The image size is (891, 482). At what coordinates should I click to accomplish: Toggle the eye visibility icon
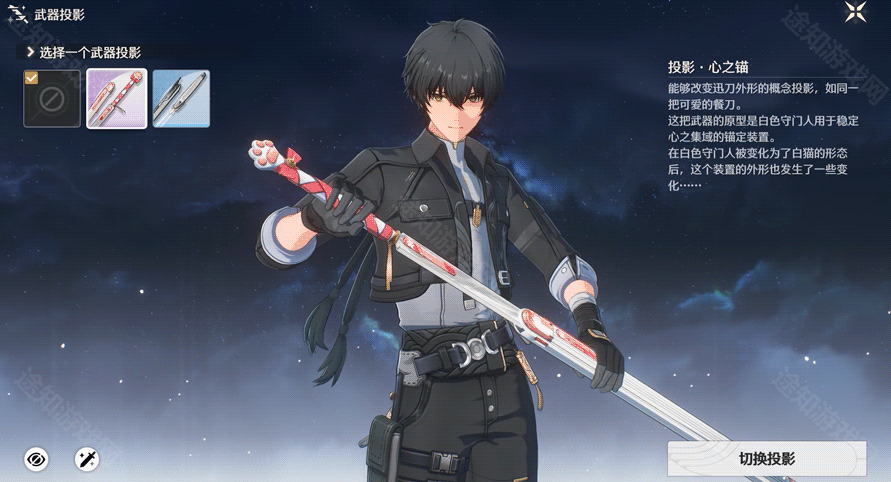[37, 459]
